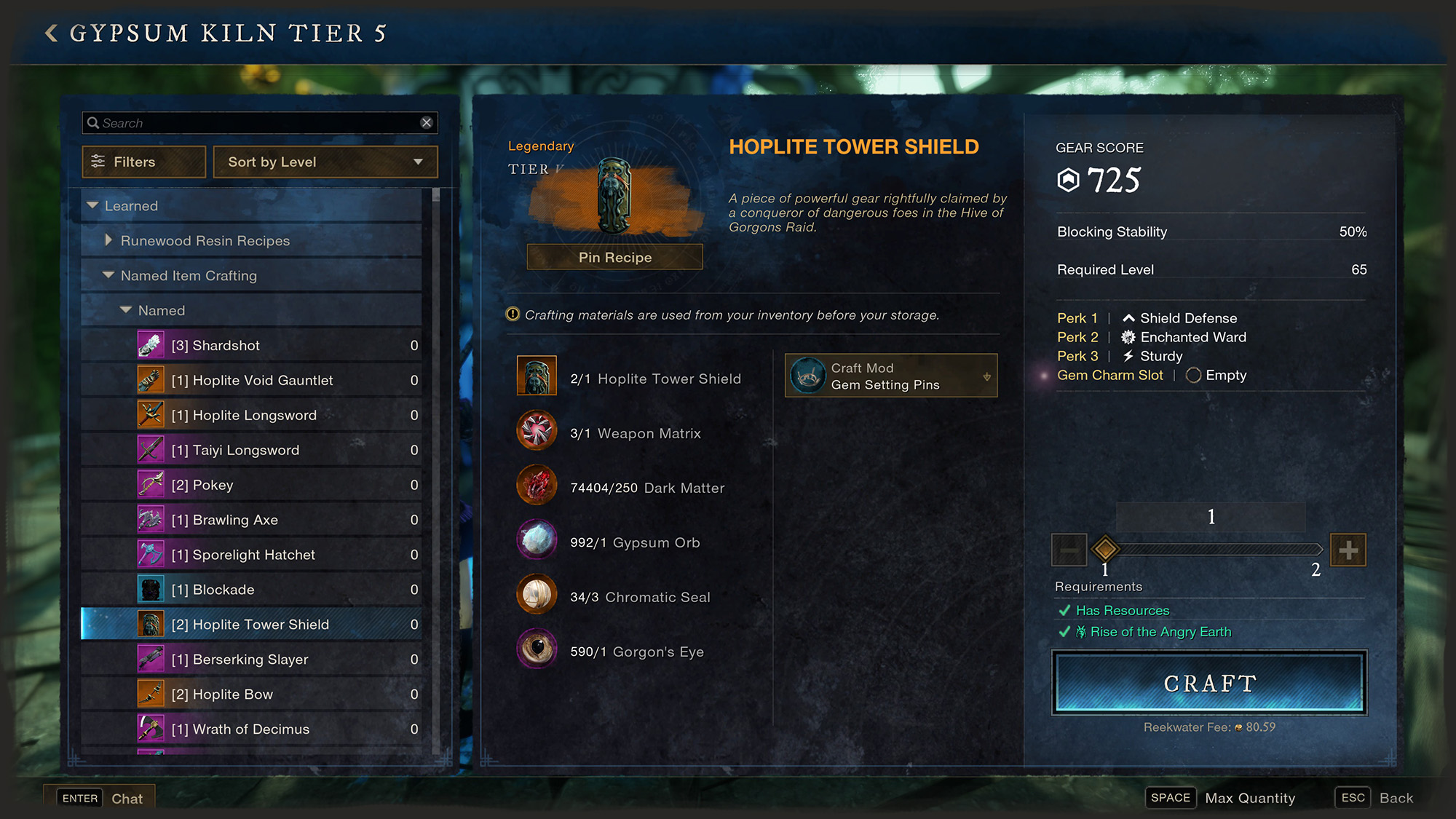1456x819 pixels.
Task: Collapse the Named Item Crafting group
Action: click(x=108, y=275)
